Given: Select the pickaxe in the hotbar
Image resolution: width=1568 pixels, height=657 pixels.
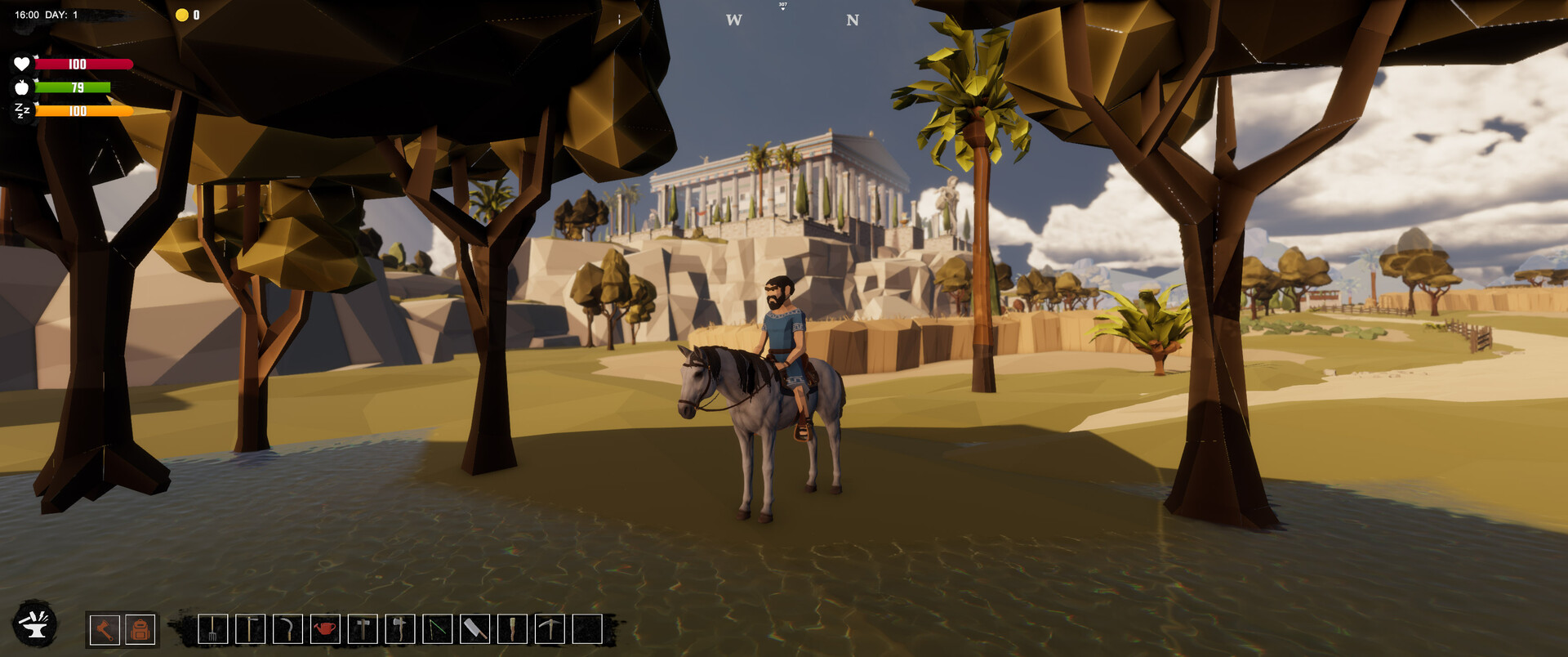Looking at the screenshot, I should [x=549, y=630].
